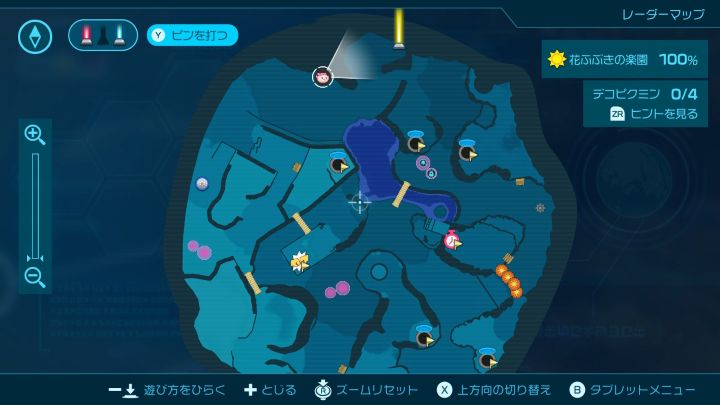Zoom in with the plus magnifier
Image resolution: width=720 pixels, height=405 pixels.
[35, 134]
